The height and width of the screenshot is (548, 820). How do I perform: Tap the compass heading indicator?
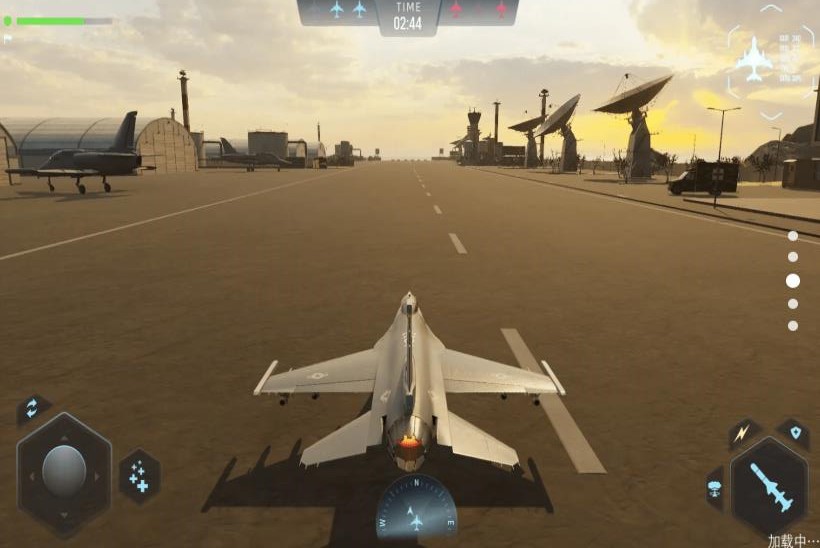[416, 511]
